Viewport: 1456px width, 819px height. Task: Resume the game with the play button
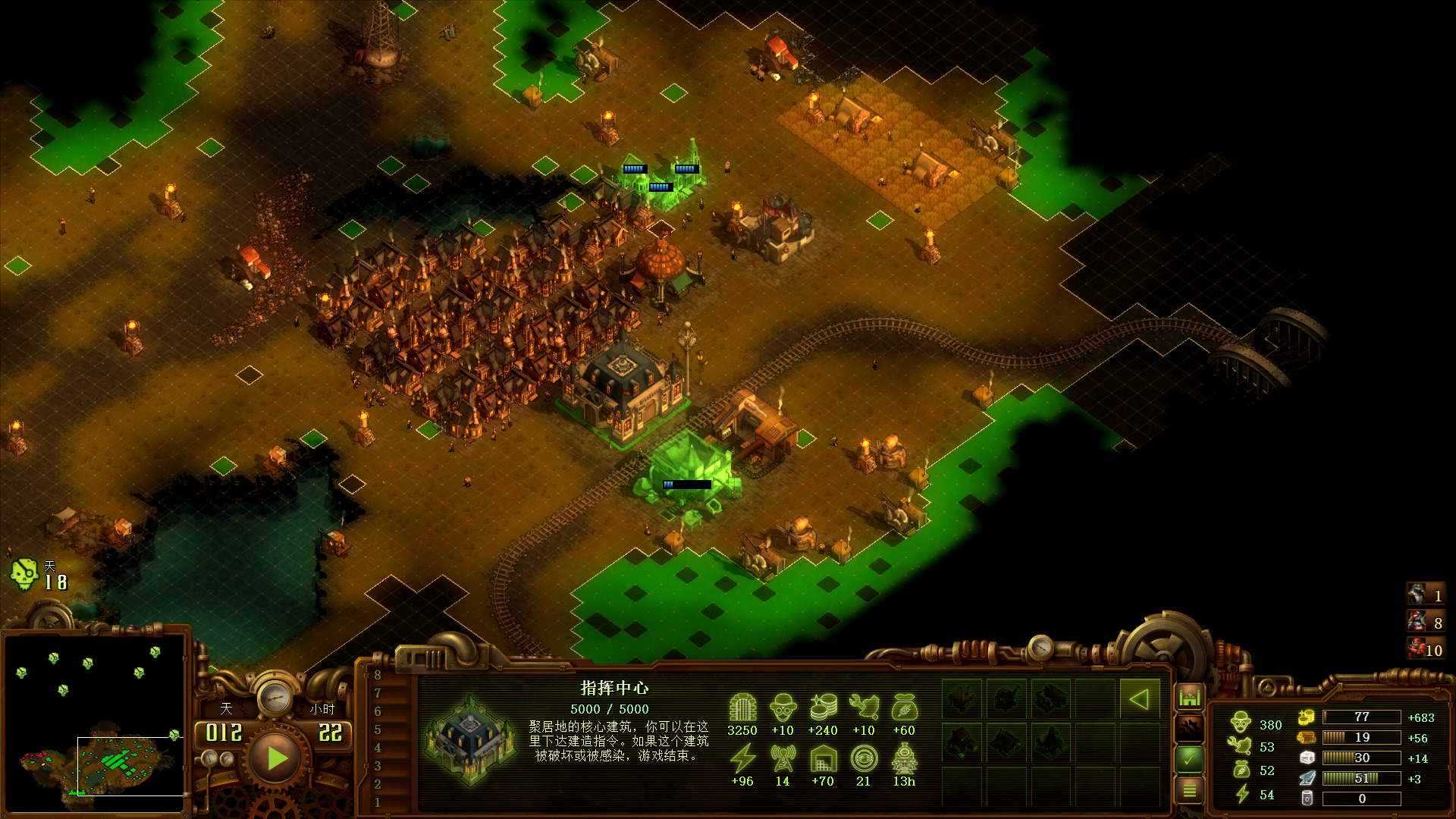276,758
